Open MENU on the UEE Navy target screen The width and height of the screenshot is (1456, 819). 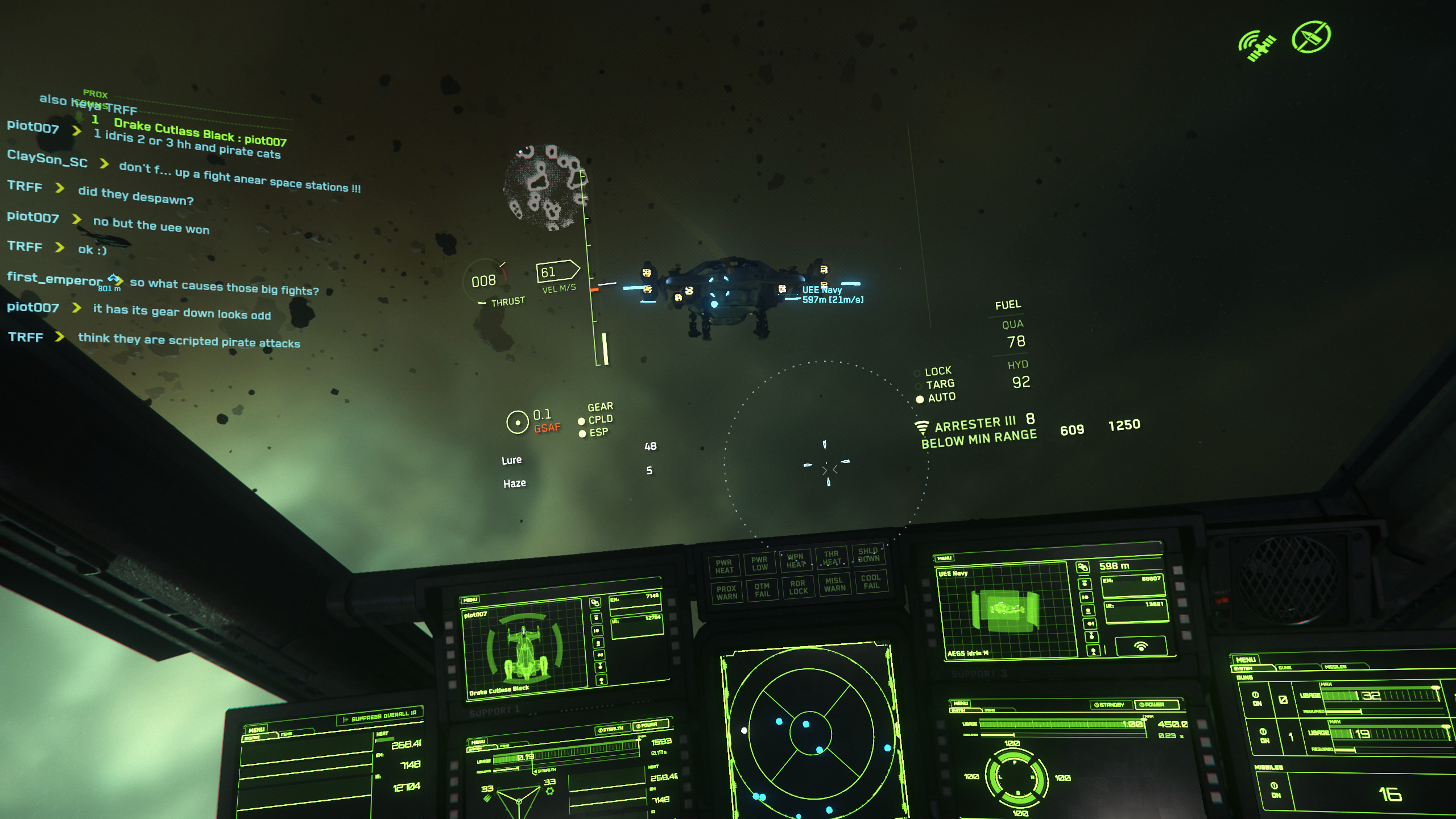point(945,558)
